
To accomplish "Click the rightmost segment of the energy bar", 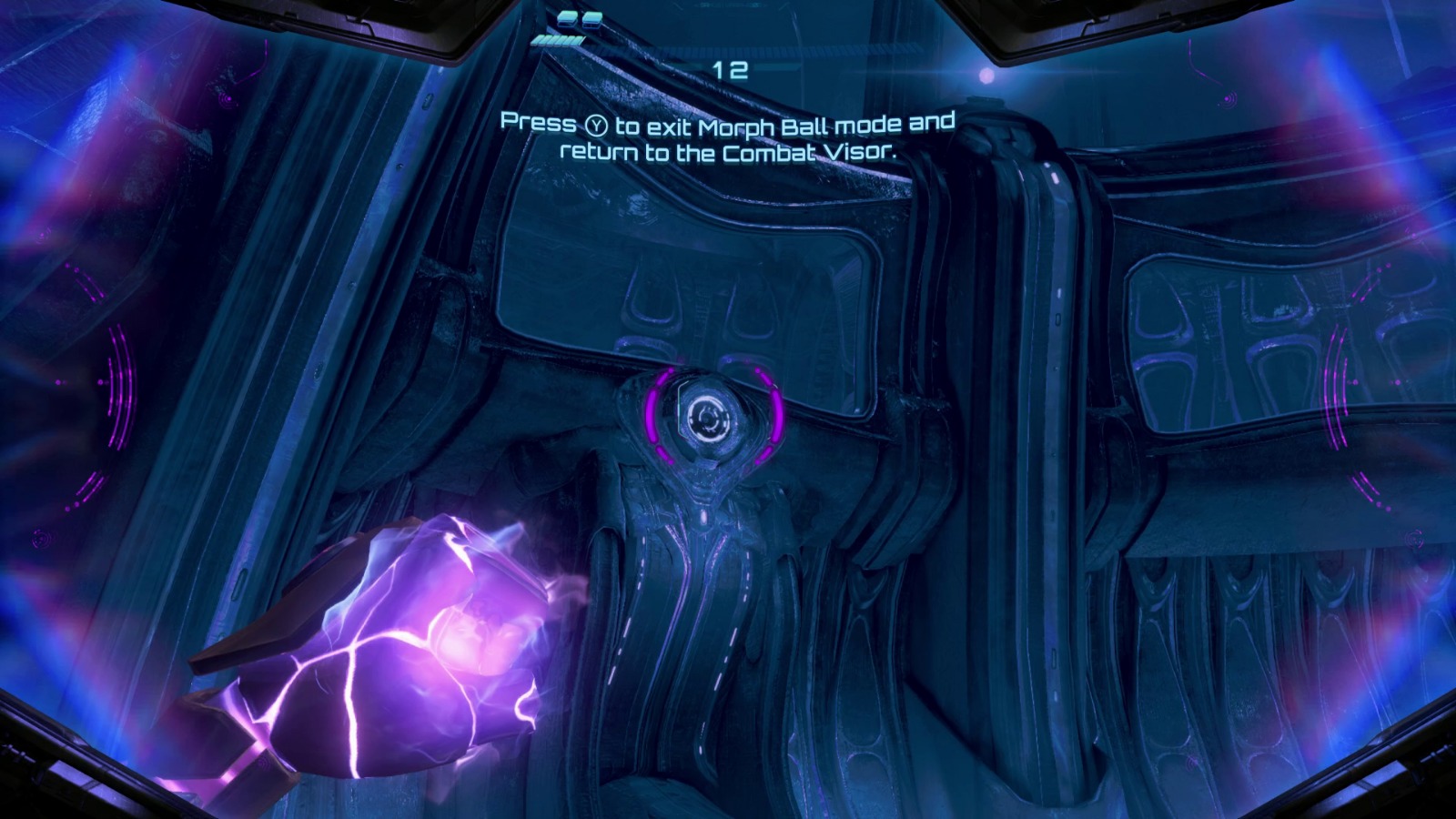I will tap(579, 38).
